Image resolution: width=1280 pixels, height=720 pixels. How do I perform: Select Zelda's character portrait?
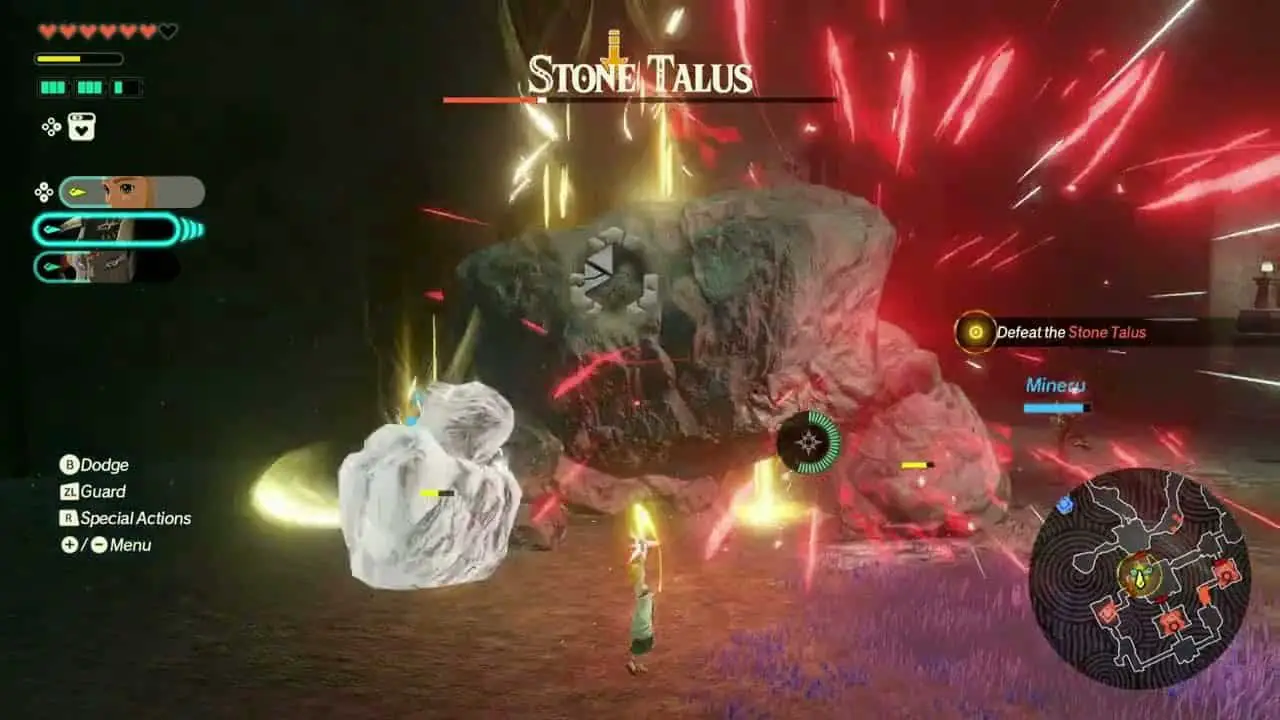coord(132,192)
